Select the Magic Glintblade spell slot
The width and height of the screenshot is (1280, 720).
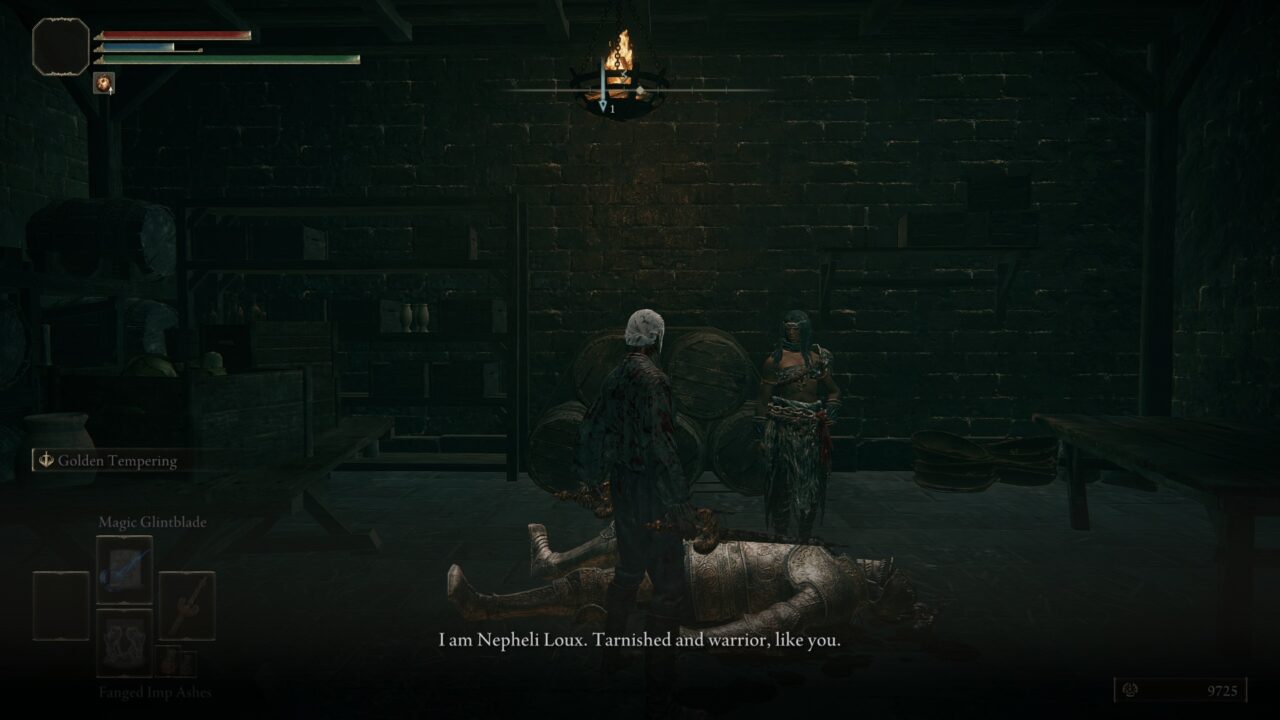click(x=124, y=569)
